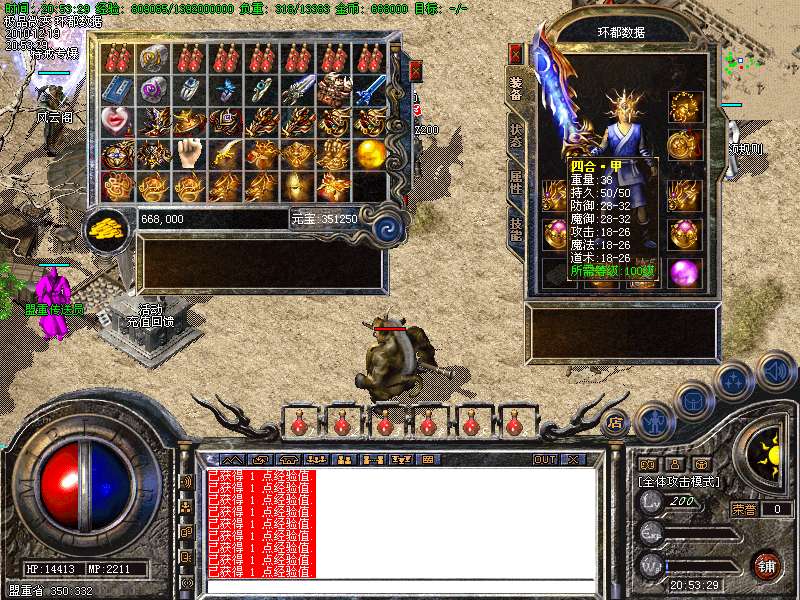Select the blue sword in inventory

(x=371, y=90)
